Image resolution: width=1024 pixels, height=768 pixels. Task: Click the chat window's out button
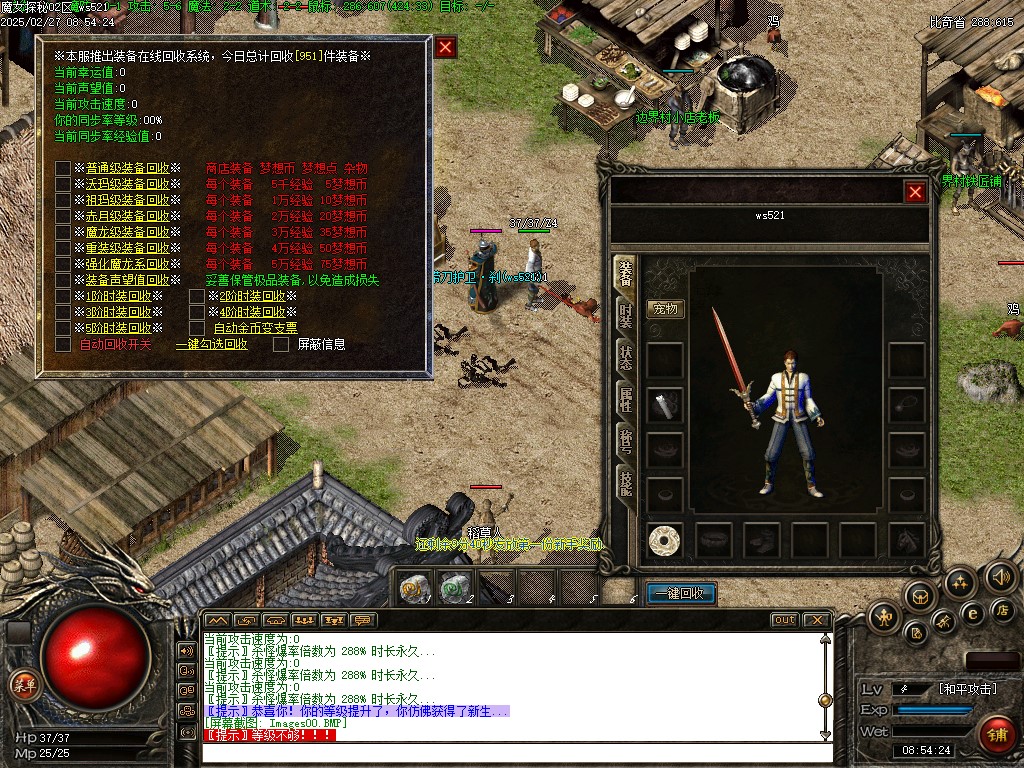(785, 620)
